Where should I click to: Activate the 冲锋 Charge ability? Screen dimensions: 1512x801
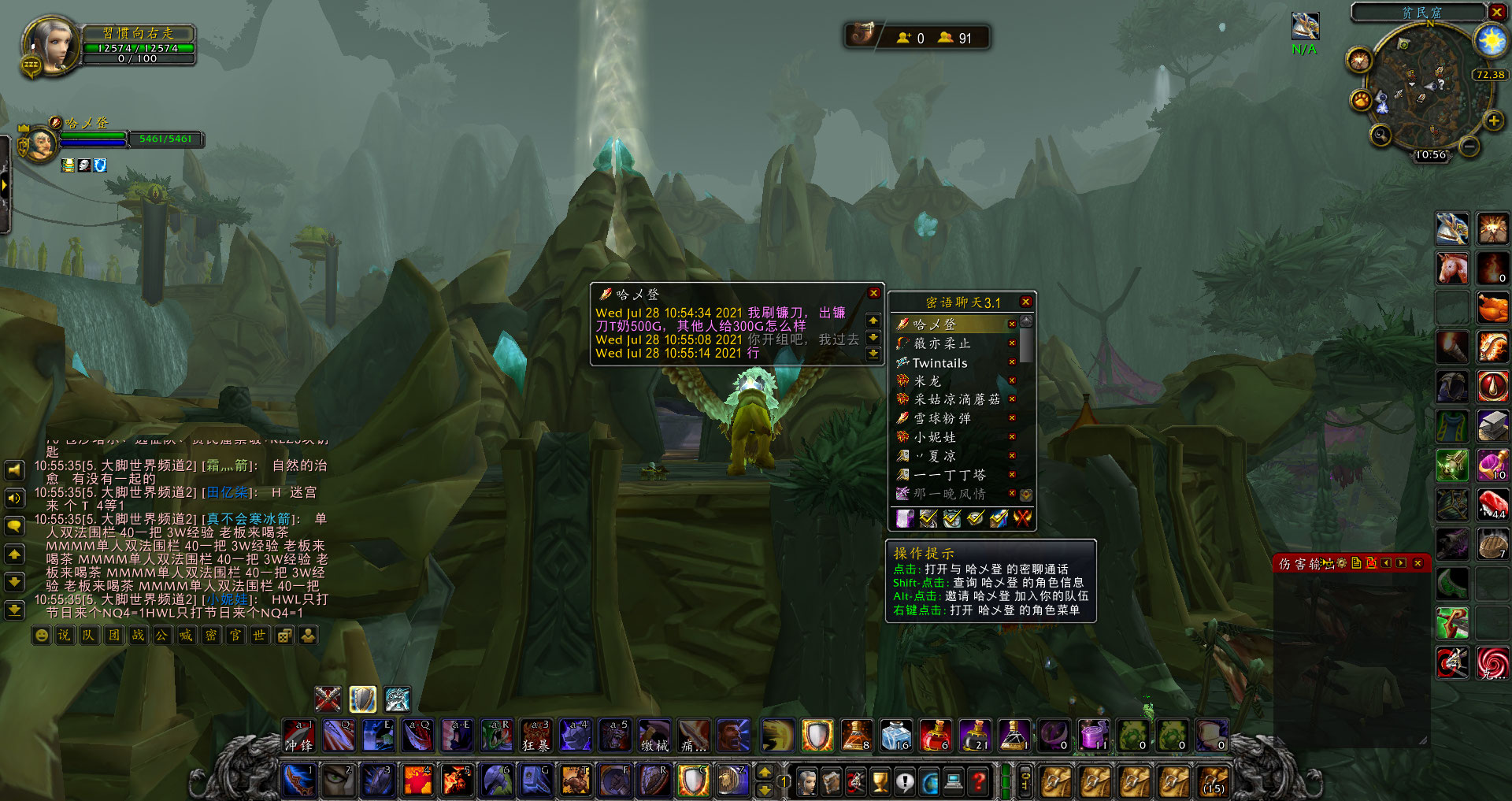(x=299, y=736)
